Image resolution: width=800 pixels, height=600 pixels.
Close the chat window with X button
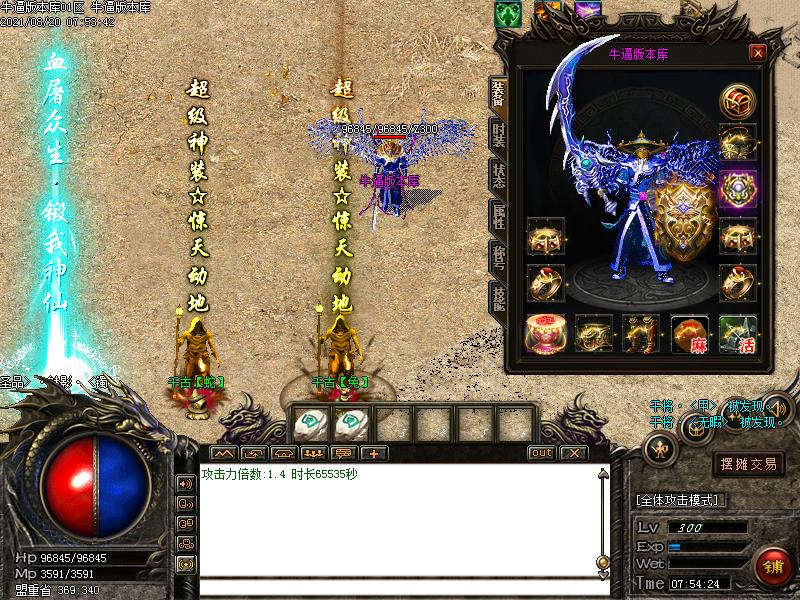tap(571, 453)
